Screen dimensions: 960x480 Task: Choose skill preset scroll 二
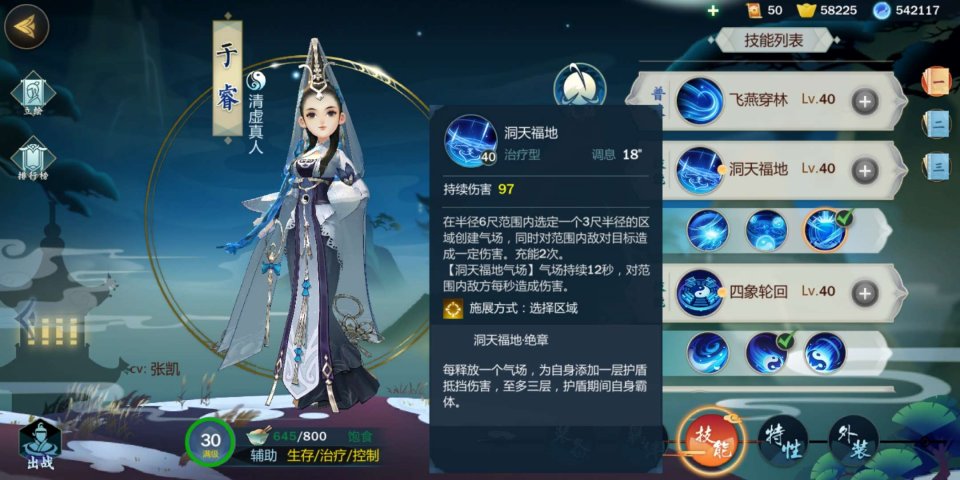[x=937, y=123]
